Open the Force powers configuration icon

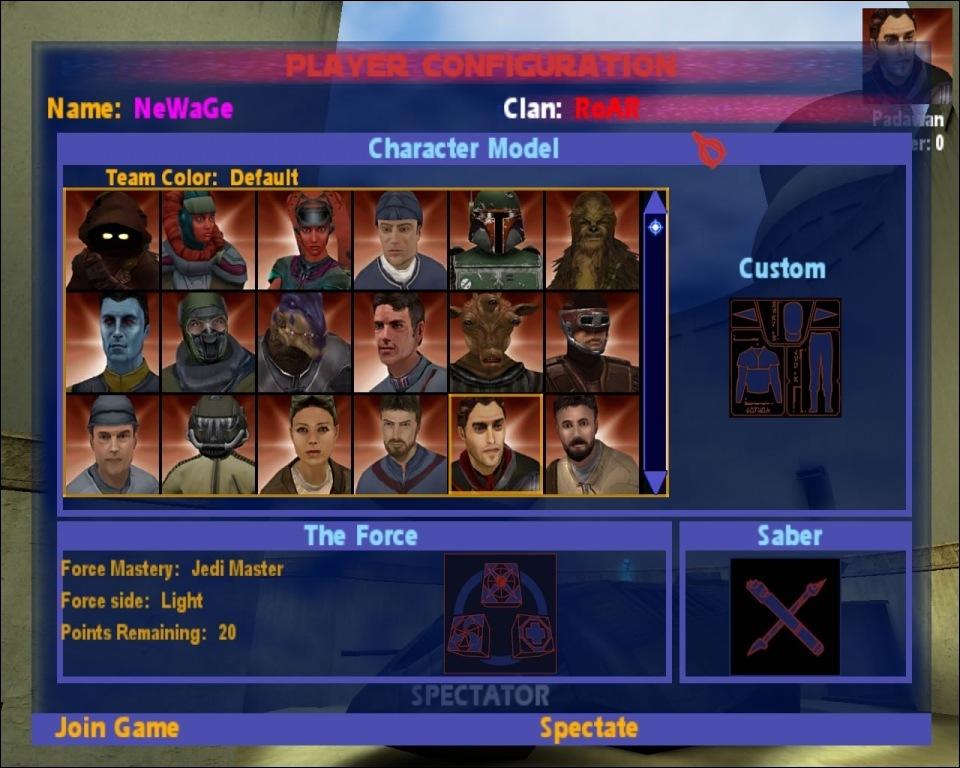point(500,613)
